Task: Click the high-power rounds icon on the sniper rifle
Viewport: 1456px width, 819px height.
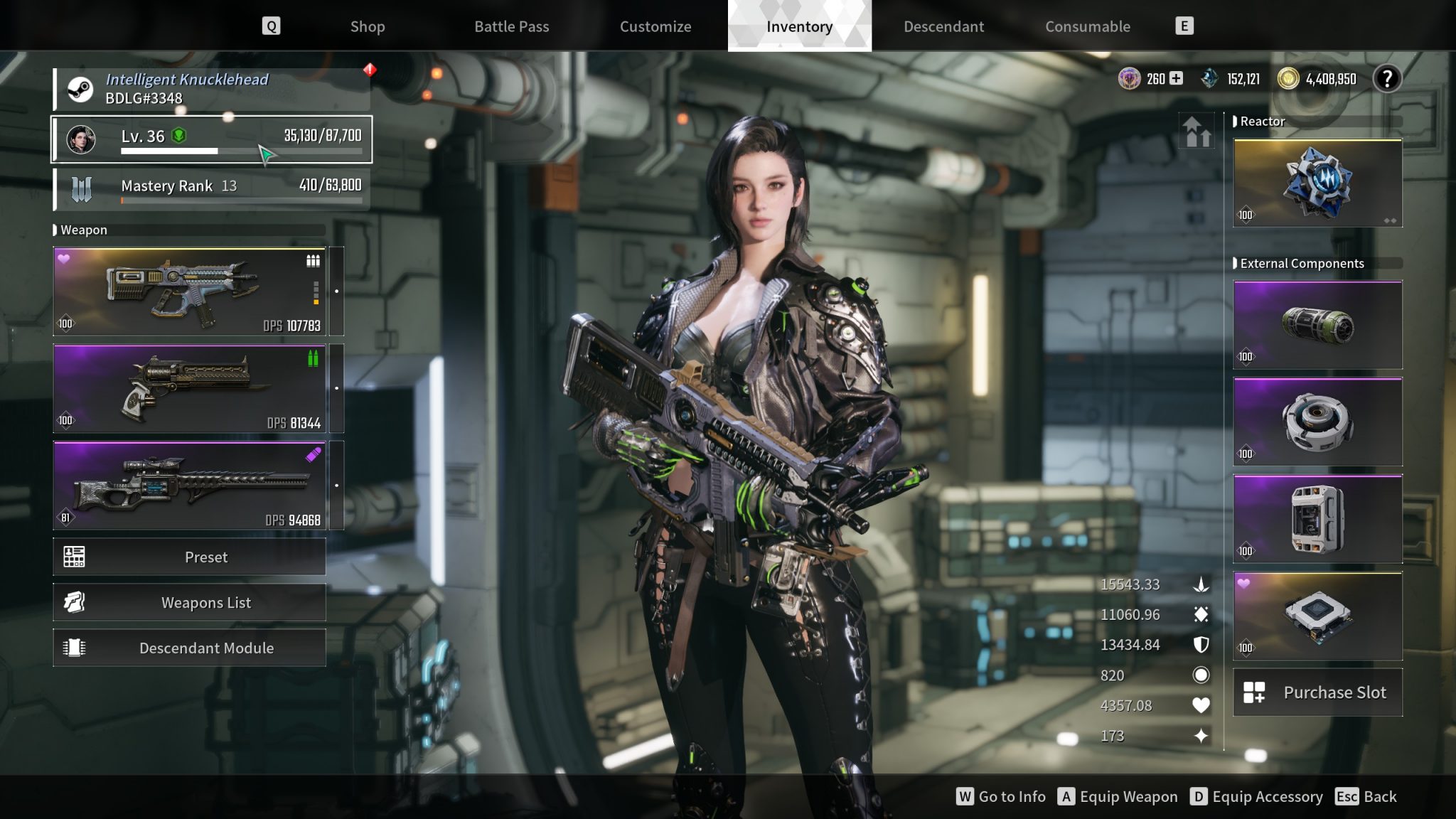Action: (314, 455)
